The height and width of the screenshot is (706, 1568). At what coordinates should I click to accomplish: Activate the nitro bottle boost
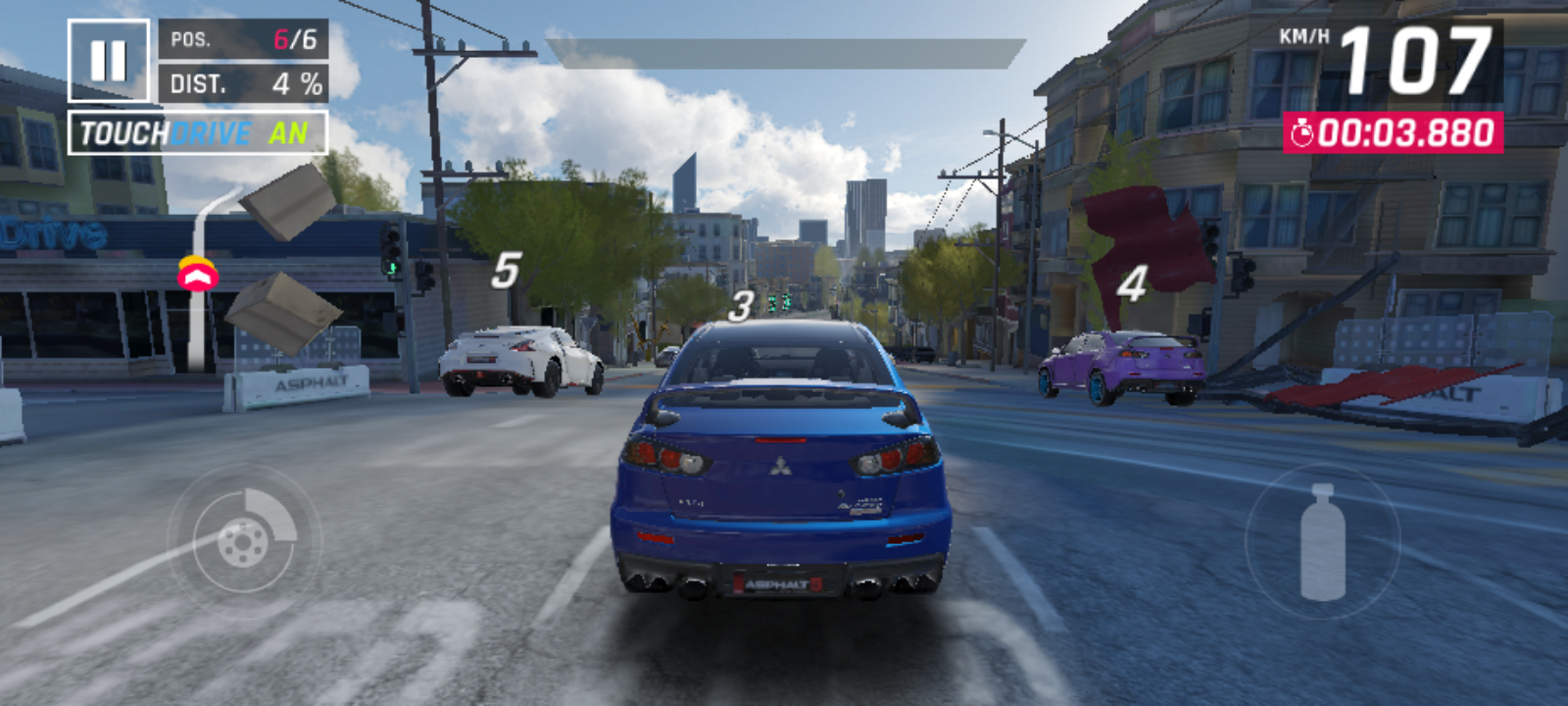tap(1322, 541)
